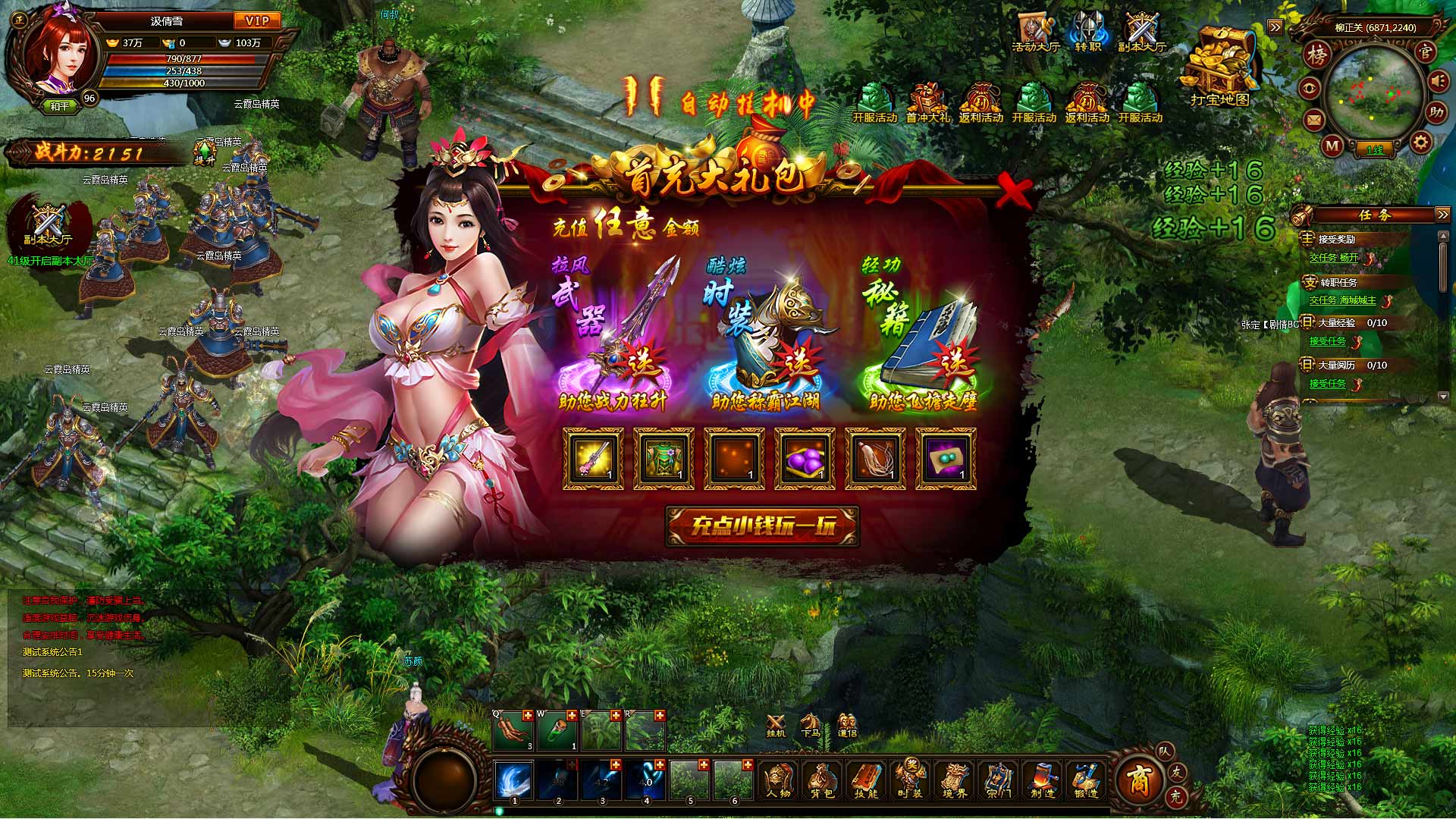Open the 打宝地图 treasure chest
Viewport: 1456px width, 819px height.
[x=1219, y=64]
